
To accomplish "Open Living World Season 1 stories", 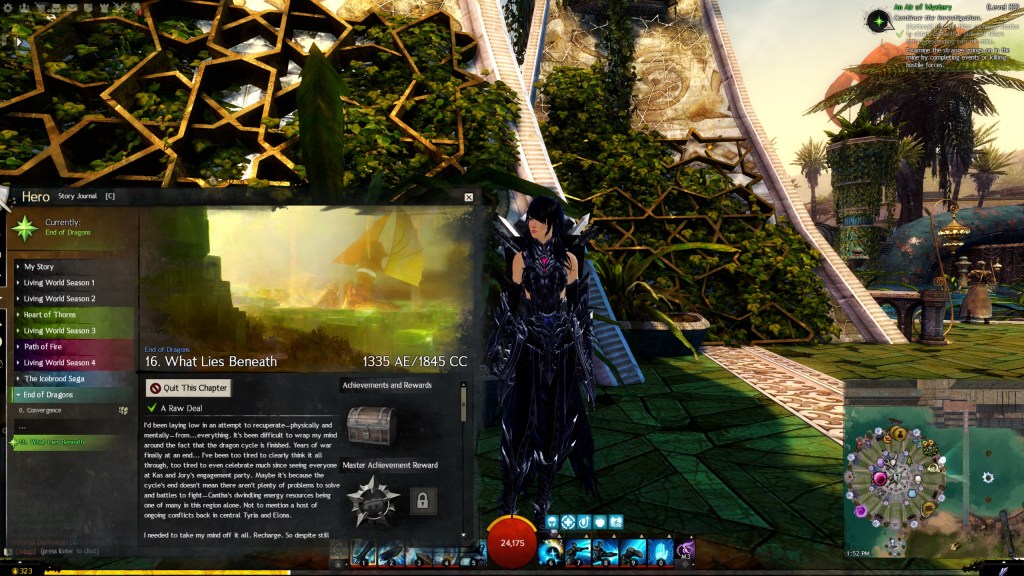I will (x=60, y=283).
